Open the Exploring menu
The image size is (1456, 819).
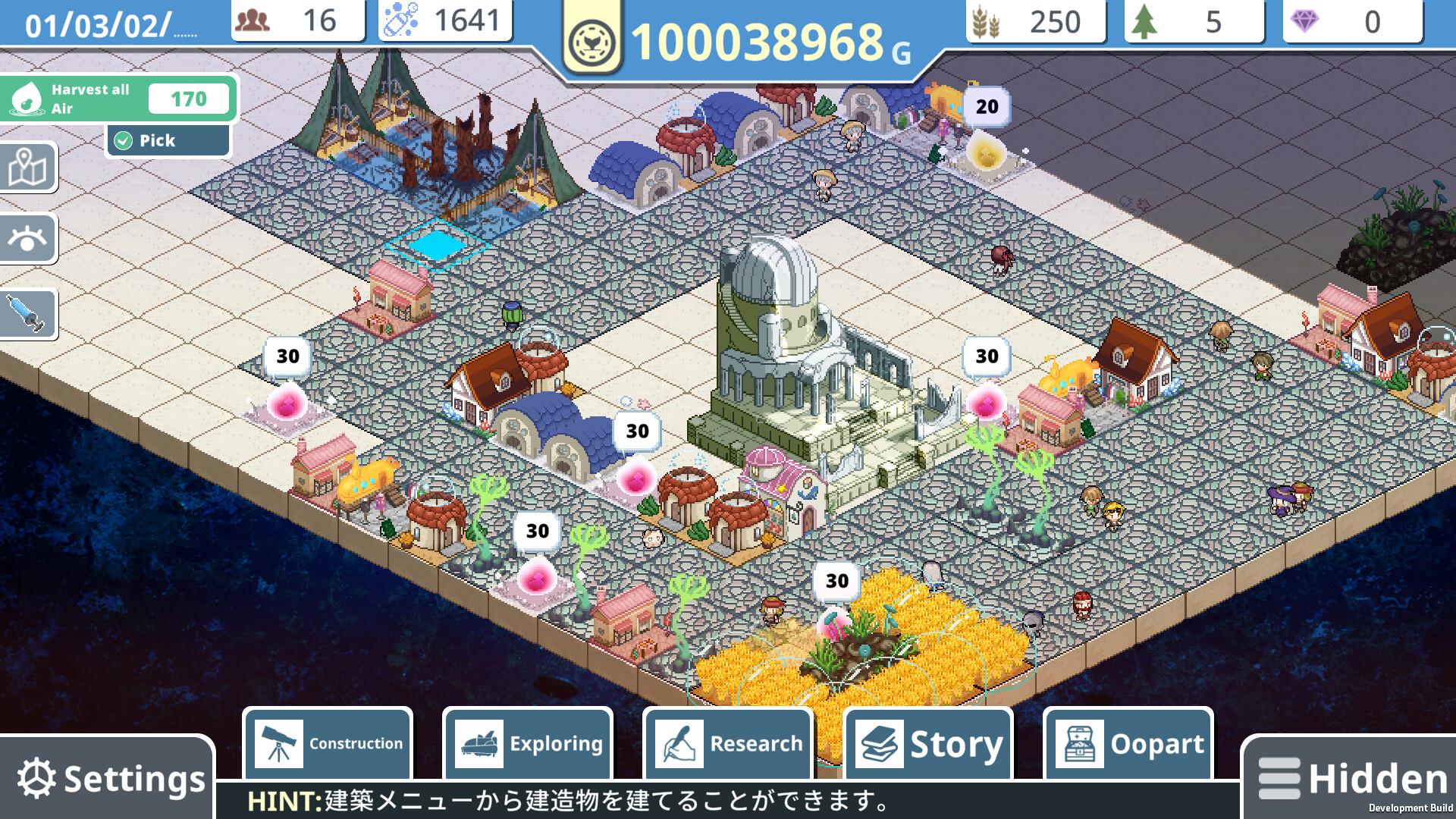click(x=528, y=744)
